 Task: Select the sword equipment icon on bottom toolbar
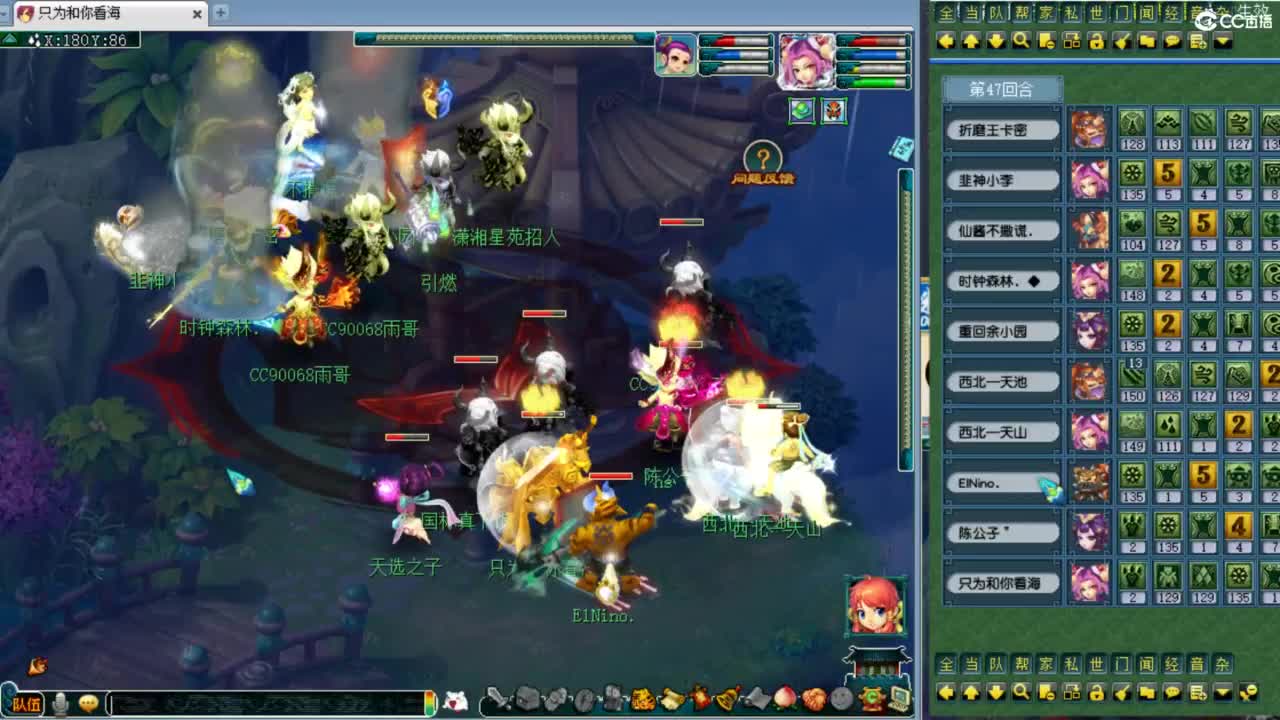click(x=496, y=702)
